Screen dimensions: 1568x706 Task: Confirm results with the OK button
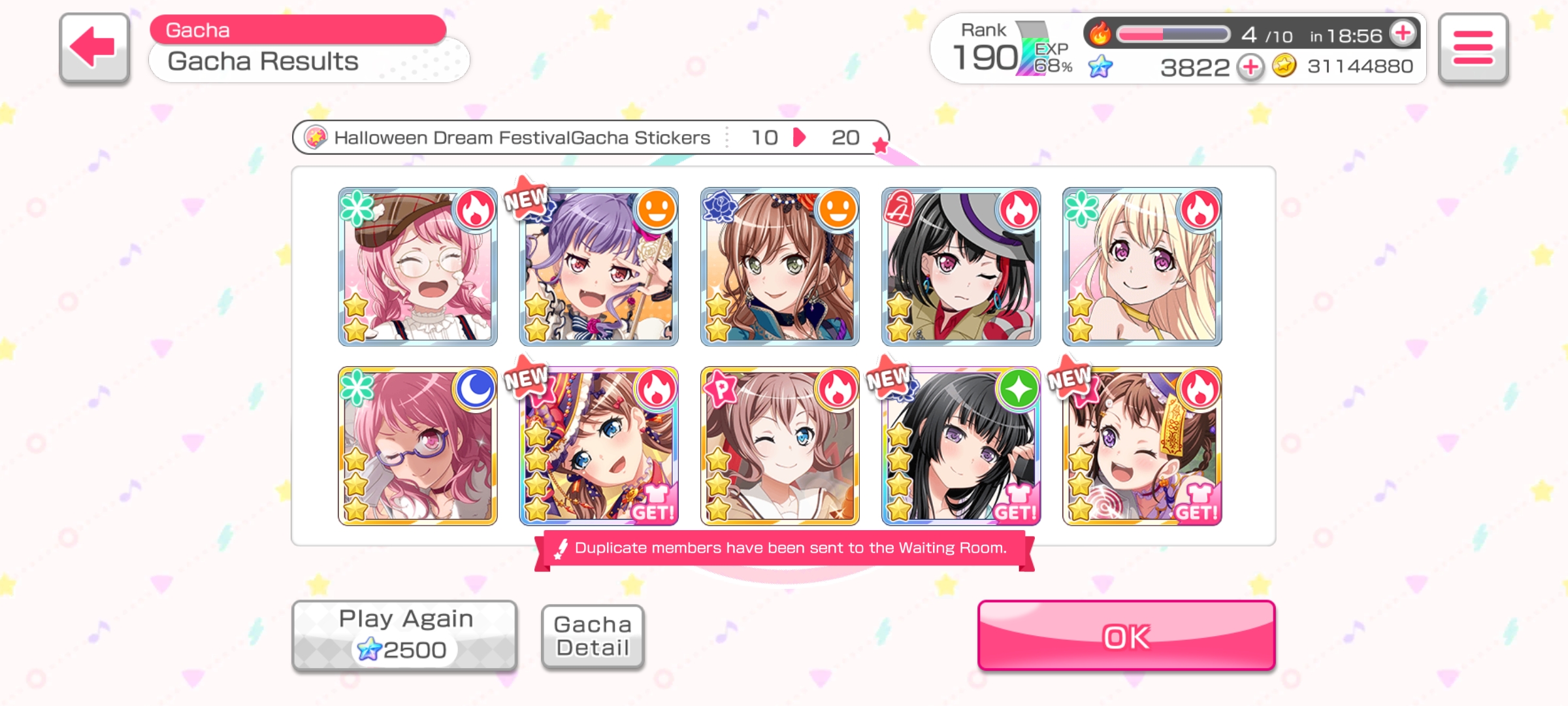1126,635
